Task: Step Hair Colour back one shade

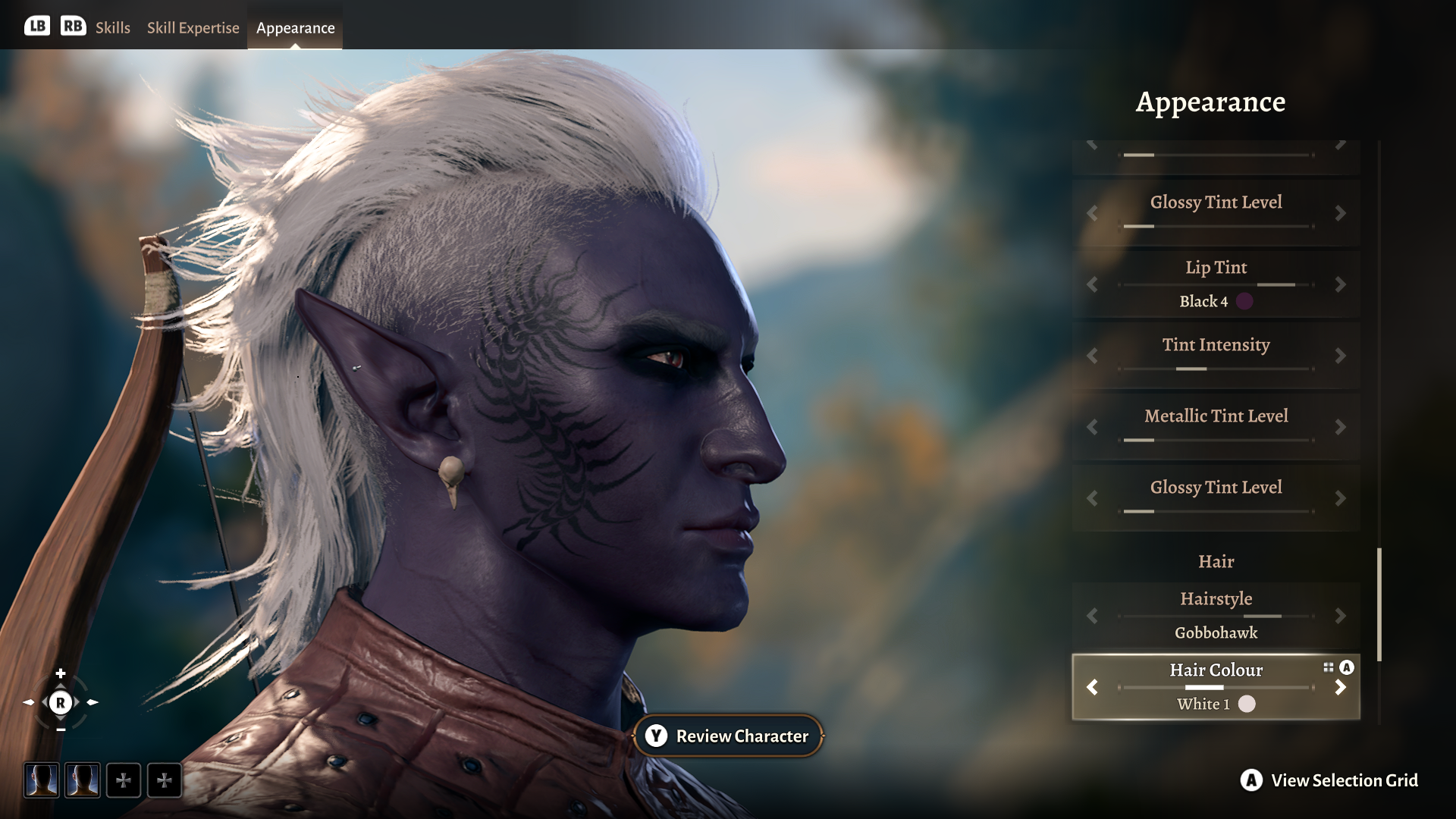Action: click(1092, 687)
